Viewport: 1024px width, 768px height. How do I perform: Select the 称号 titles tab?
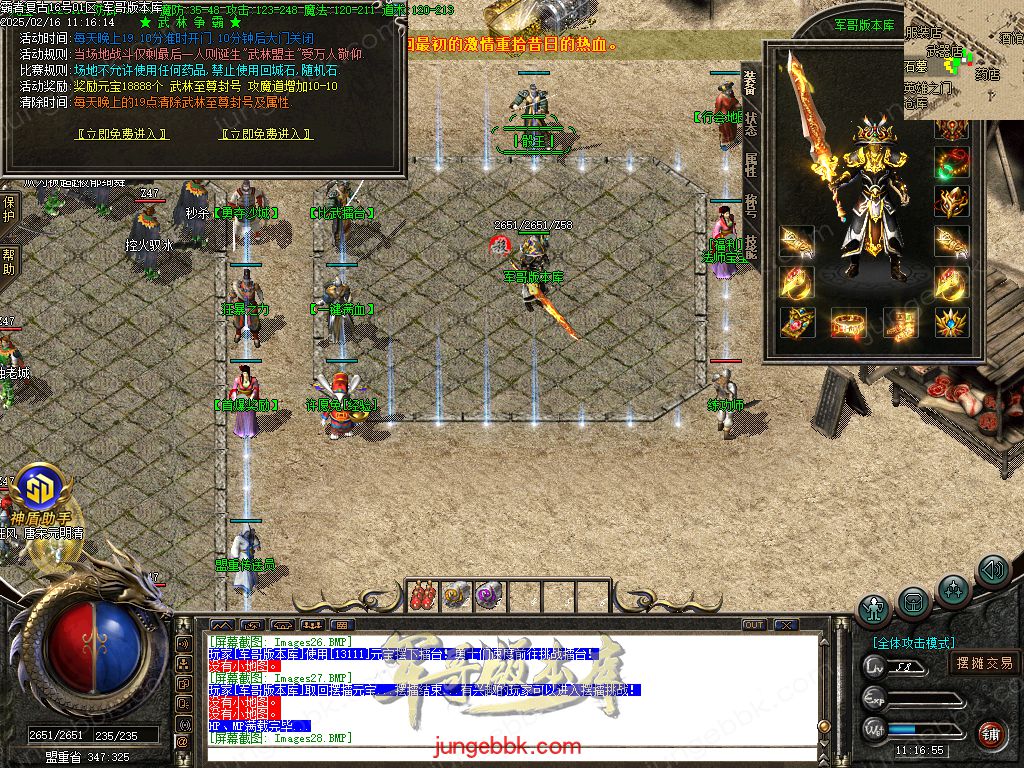[x=751, y=207]
